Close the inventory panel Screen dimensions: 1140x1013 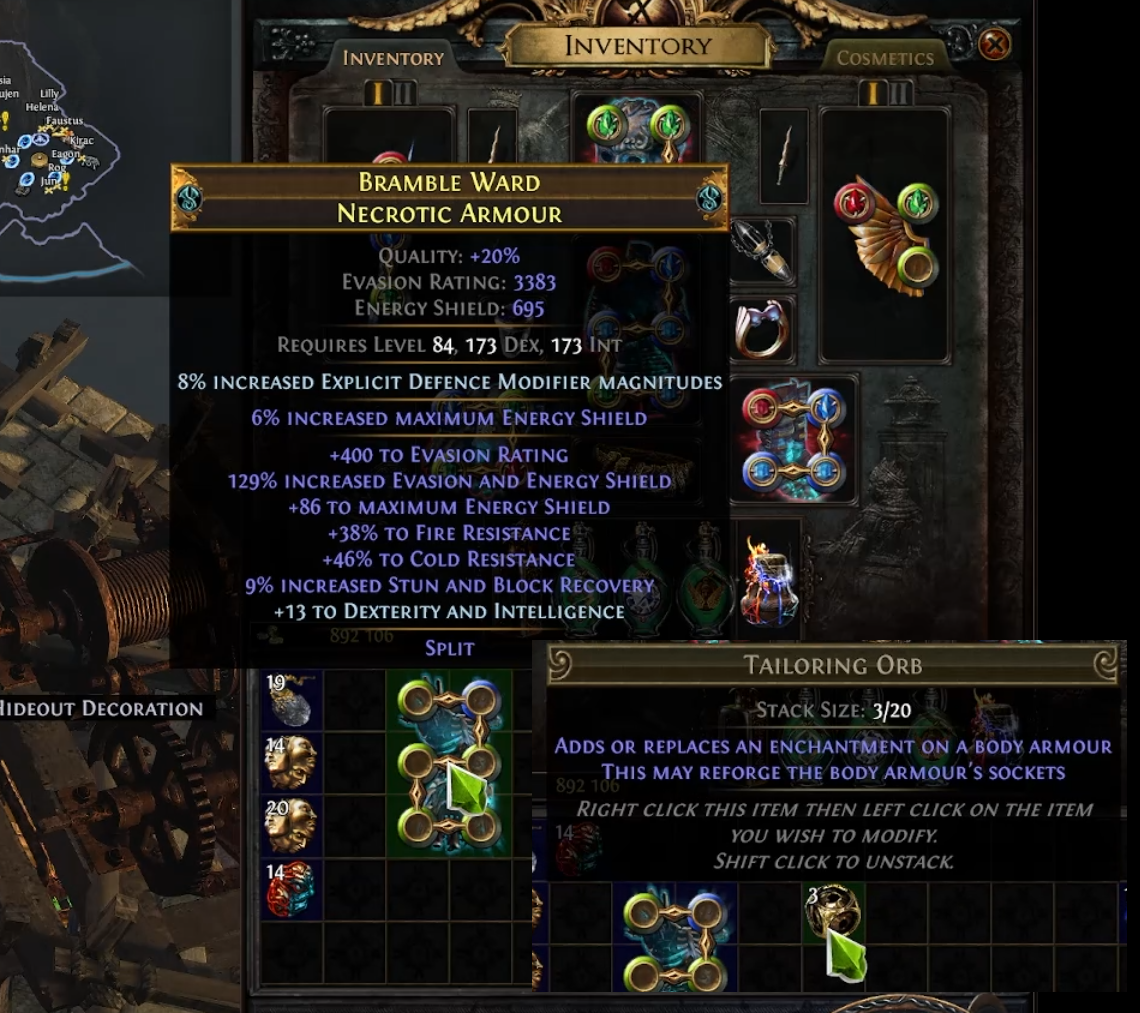tap(994, 45)
